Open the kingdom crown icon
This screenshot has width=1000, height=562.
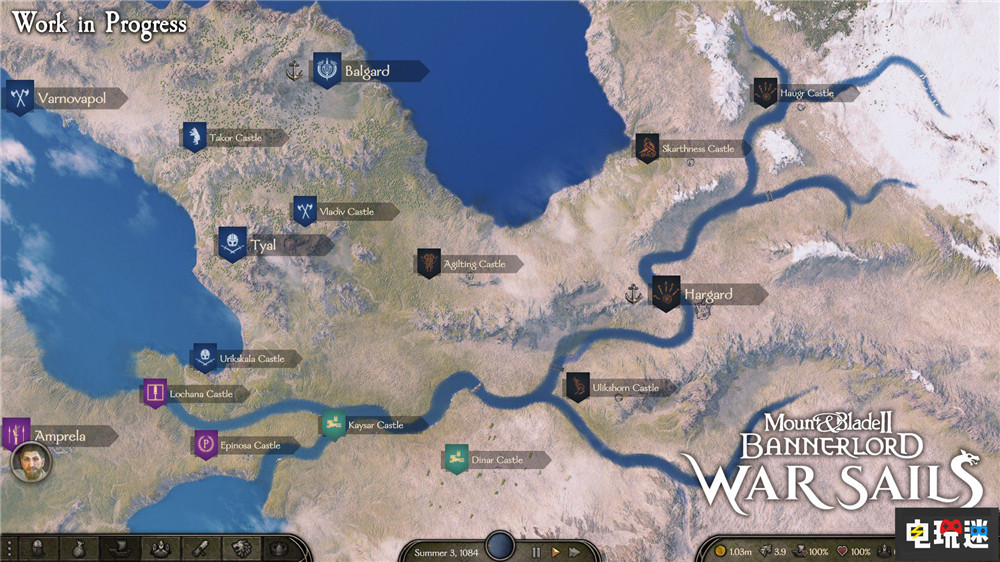(x=277, y=548)
